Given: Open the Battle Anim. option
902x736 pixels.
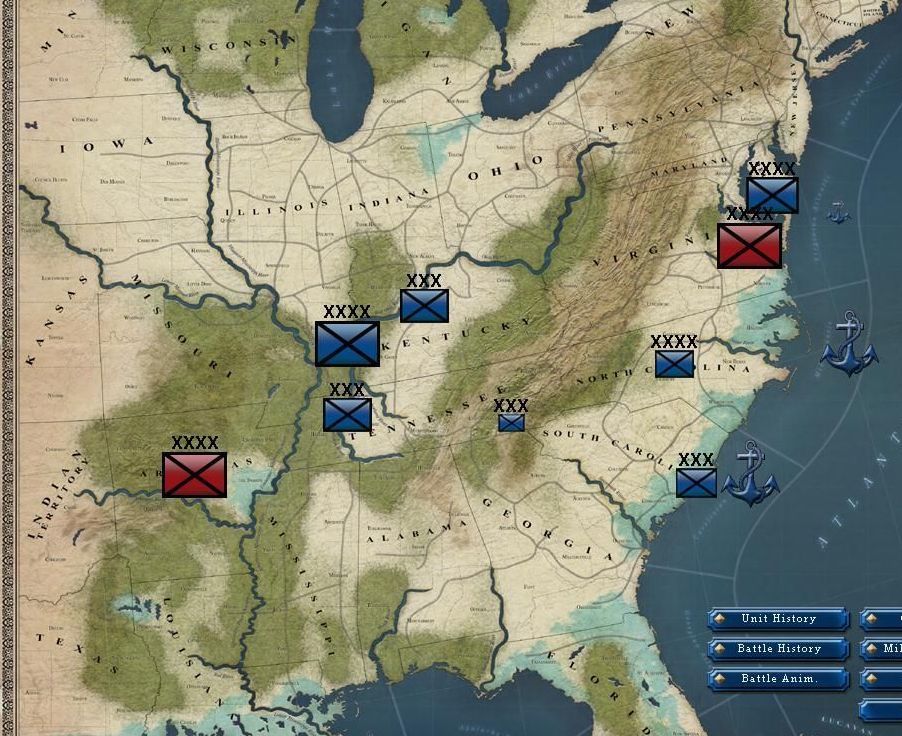Looking at the screenshot, I should click(x=778, y=679).
